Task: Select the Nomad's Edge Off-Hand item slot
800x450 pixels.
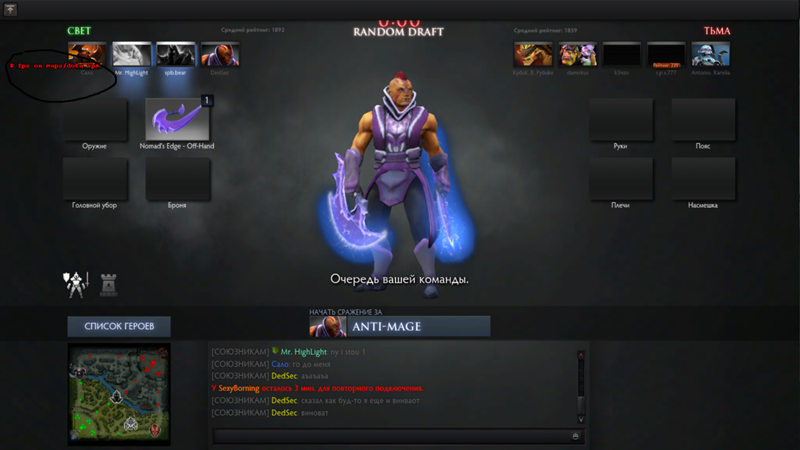Action: pyautogui.click(x=177, y=119)
